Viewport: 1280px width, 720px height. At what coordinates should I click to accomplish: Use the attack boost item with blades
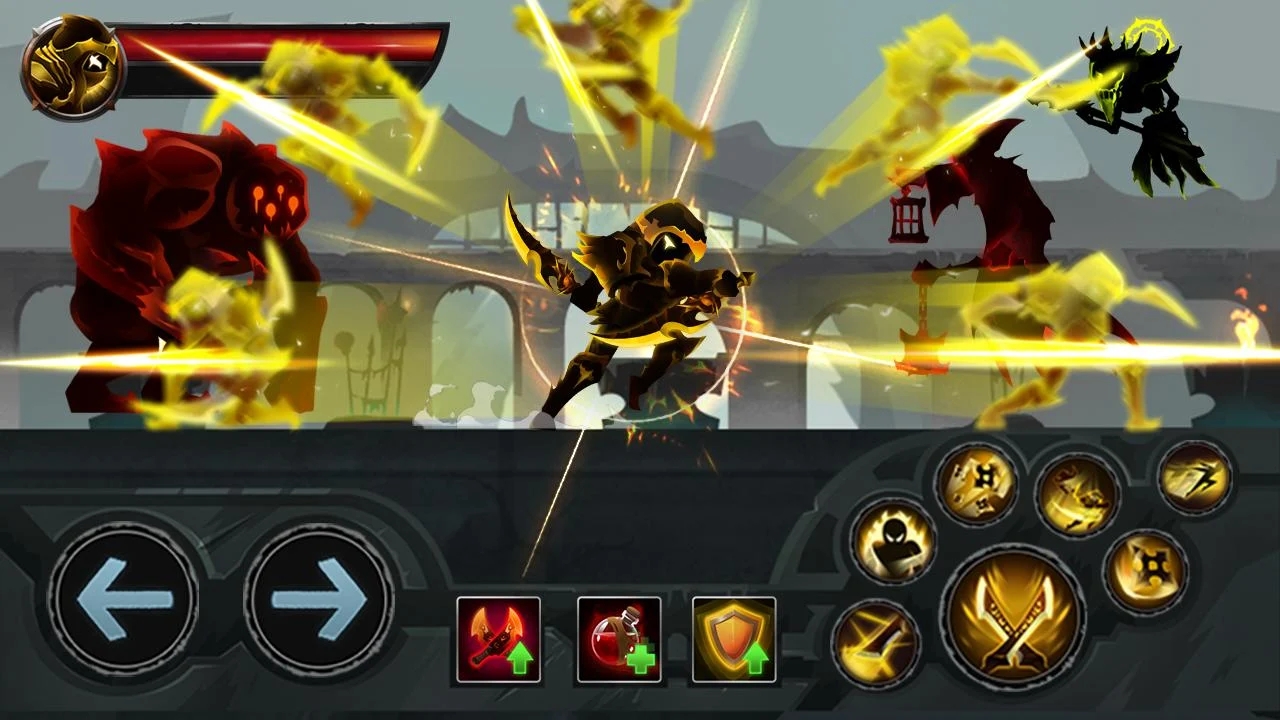tap(498, 640)
